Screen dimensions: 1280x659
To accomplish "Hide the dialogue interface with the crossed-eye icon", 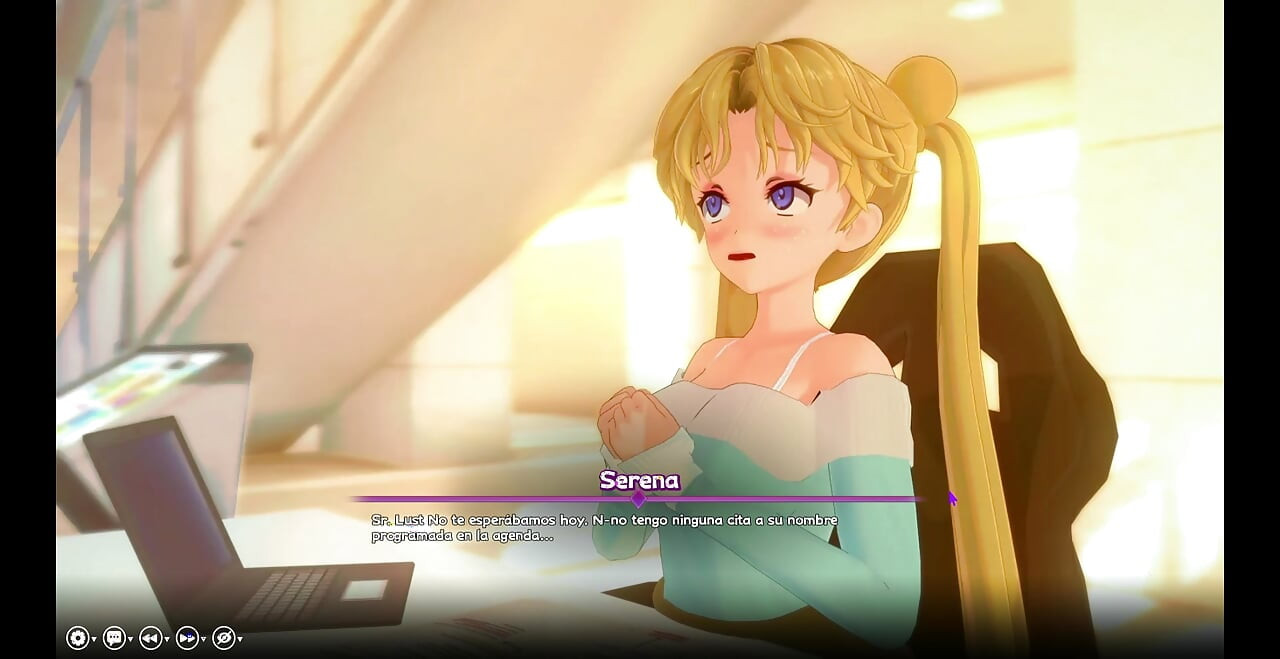I will 223,638.
